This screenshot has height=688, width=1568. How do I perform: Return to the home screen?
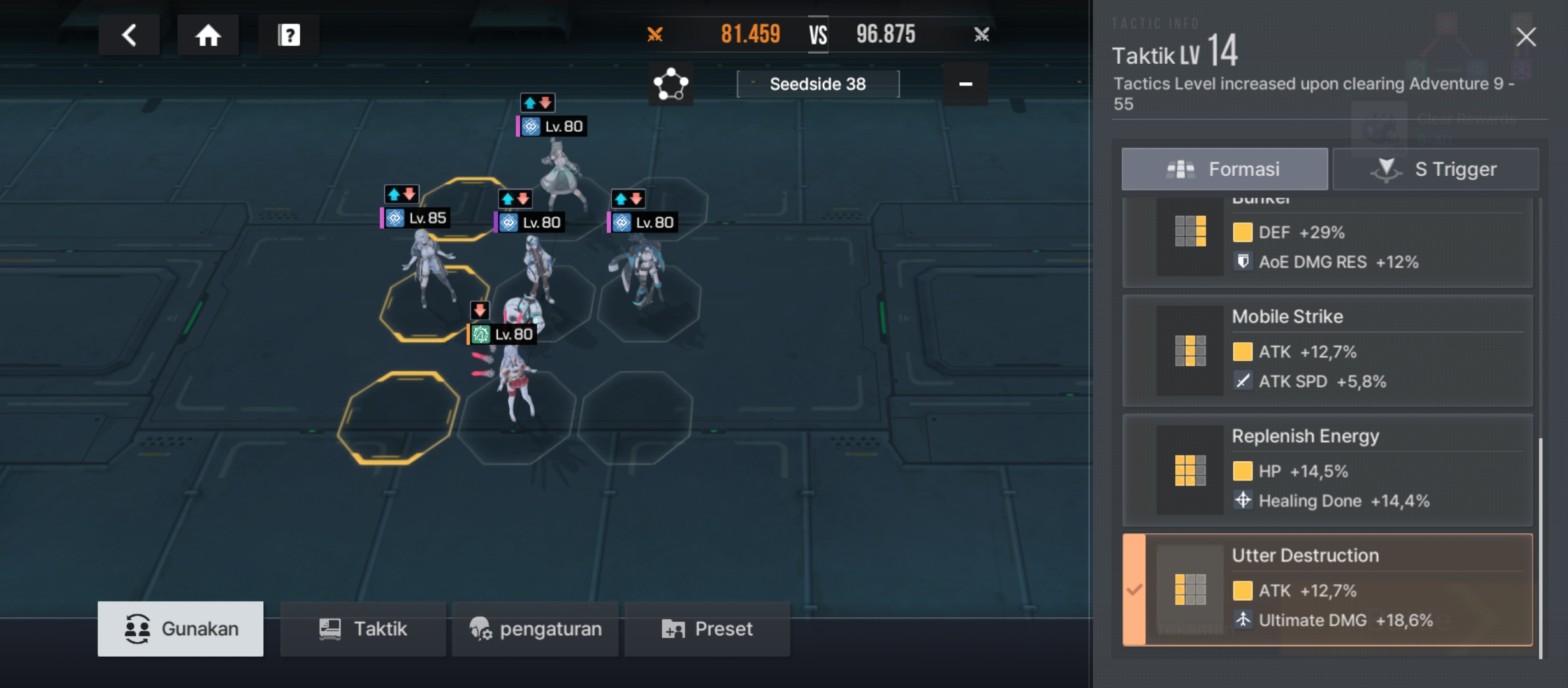pyautogui.click(x=208, y=35)
